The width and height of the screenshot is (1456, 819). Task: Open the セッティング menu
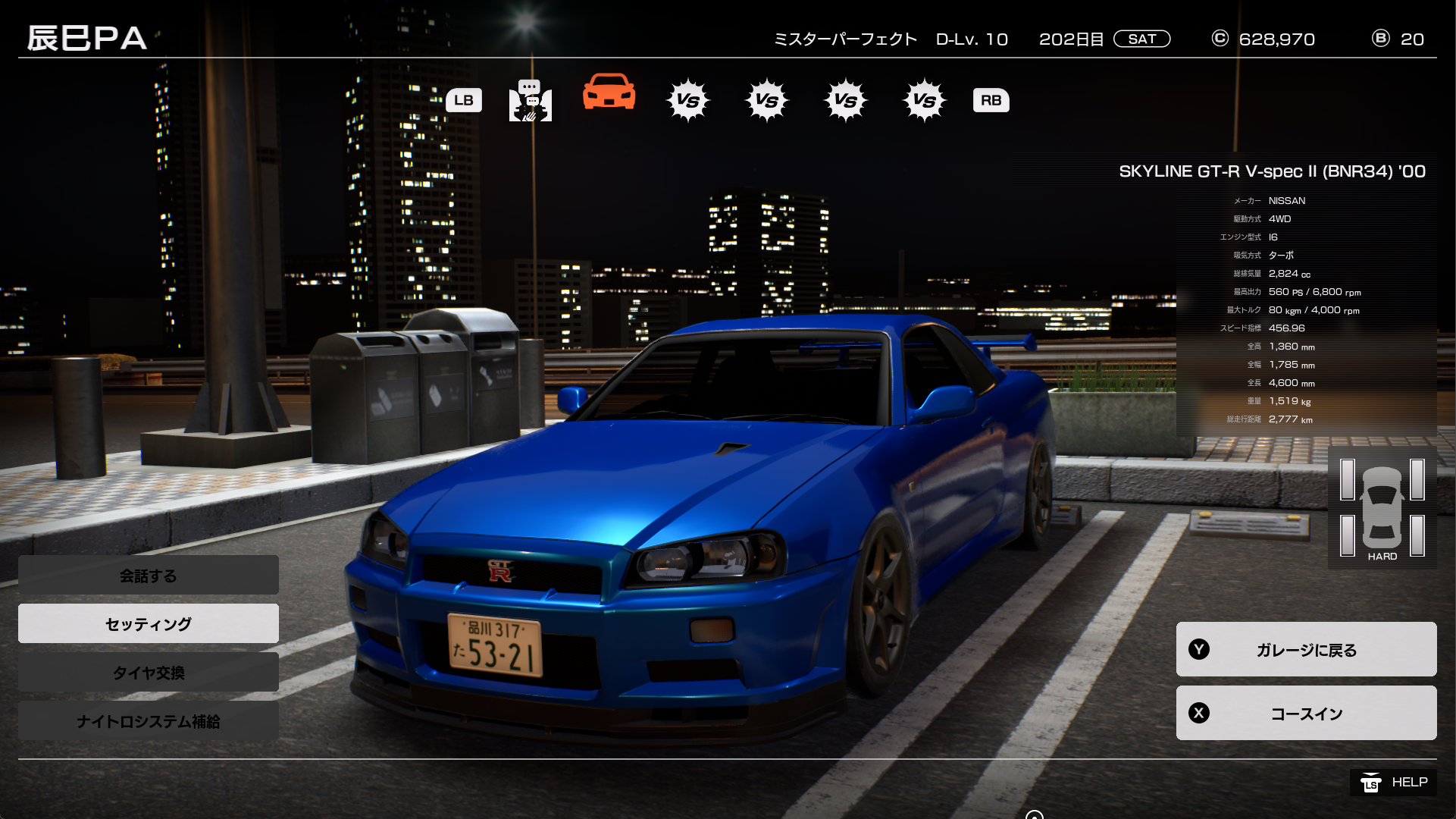(149, 623)
